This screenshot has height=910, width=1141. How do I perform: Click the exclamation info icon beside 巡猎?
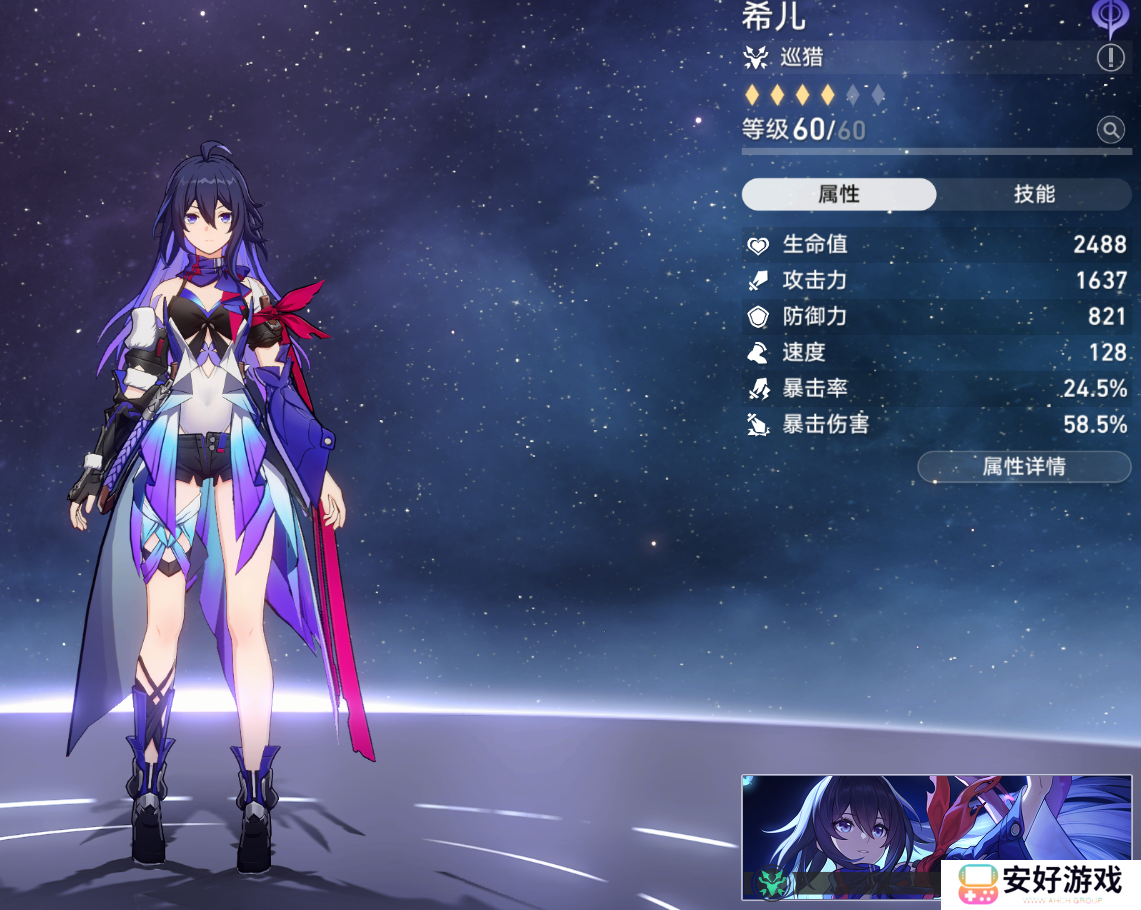[x=1110, y=58]
